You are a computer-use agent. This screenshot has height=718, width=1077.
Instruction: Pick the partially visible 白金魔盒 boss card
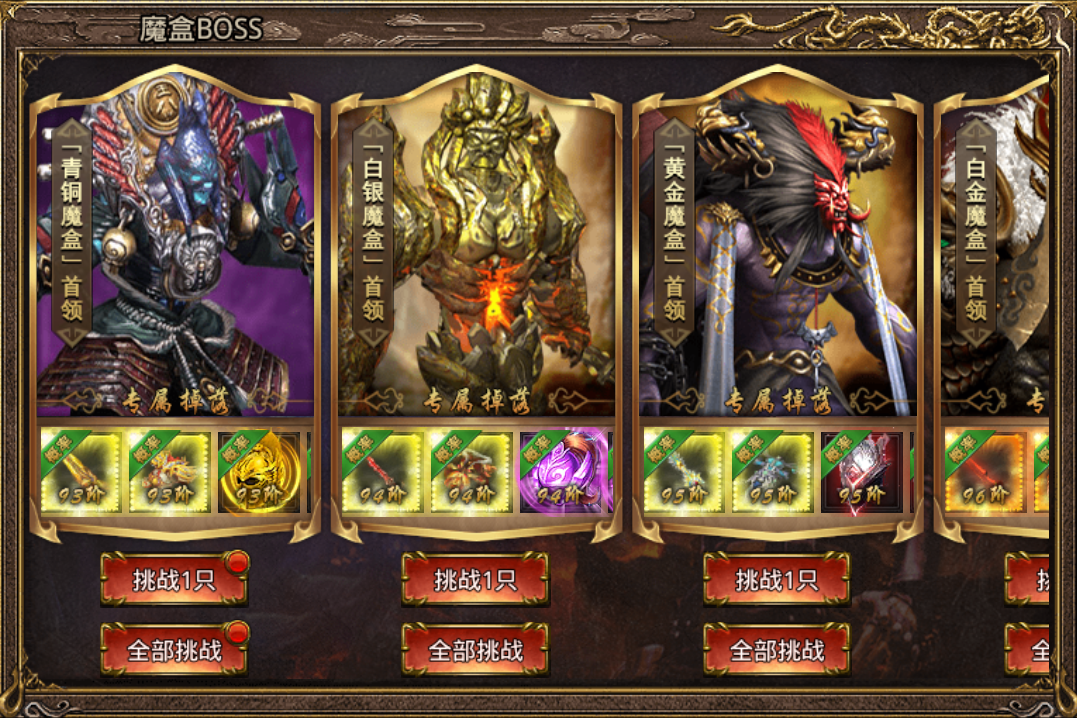[x=1000, y=250]
